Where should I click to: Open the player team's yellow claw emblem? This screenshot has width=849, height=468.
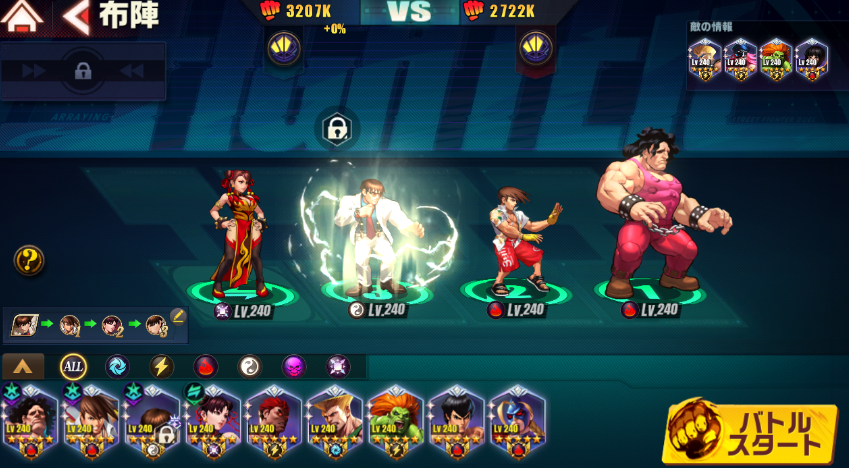pos(283,47)
